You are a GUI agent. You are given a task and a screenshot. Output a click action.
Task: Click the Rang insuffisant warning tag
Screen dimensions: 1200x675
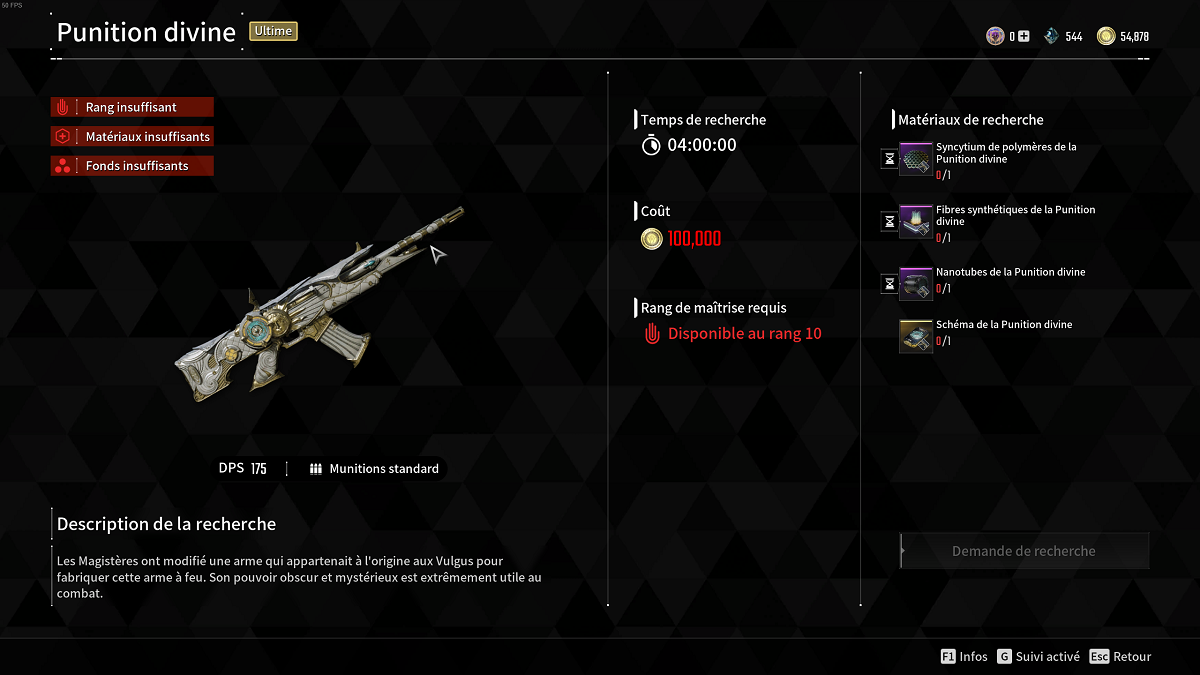point(132,108)
